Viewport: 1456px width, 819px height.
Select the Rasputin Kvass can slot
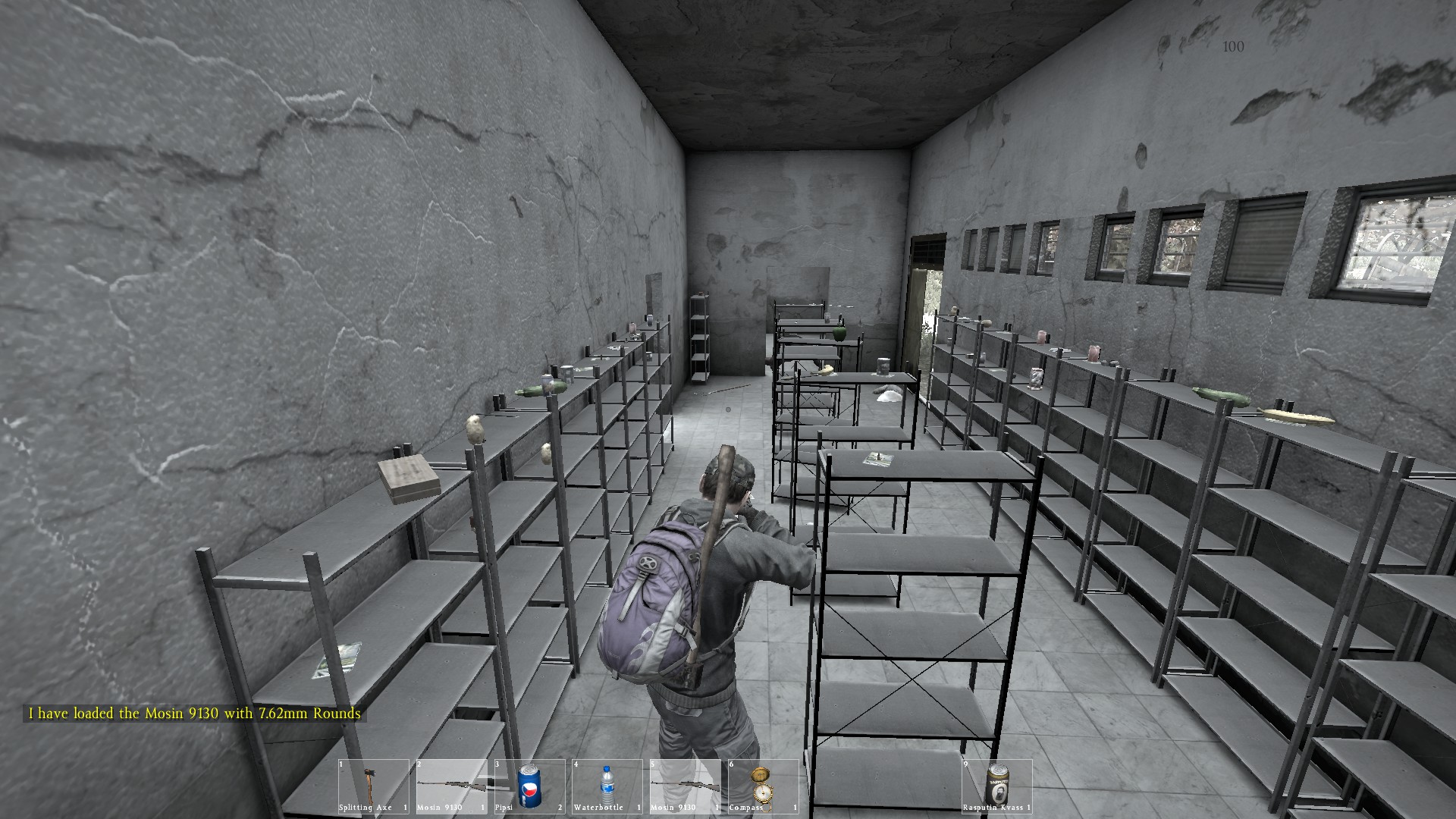pyautogui.click(x=997, y=786)
